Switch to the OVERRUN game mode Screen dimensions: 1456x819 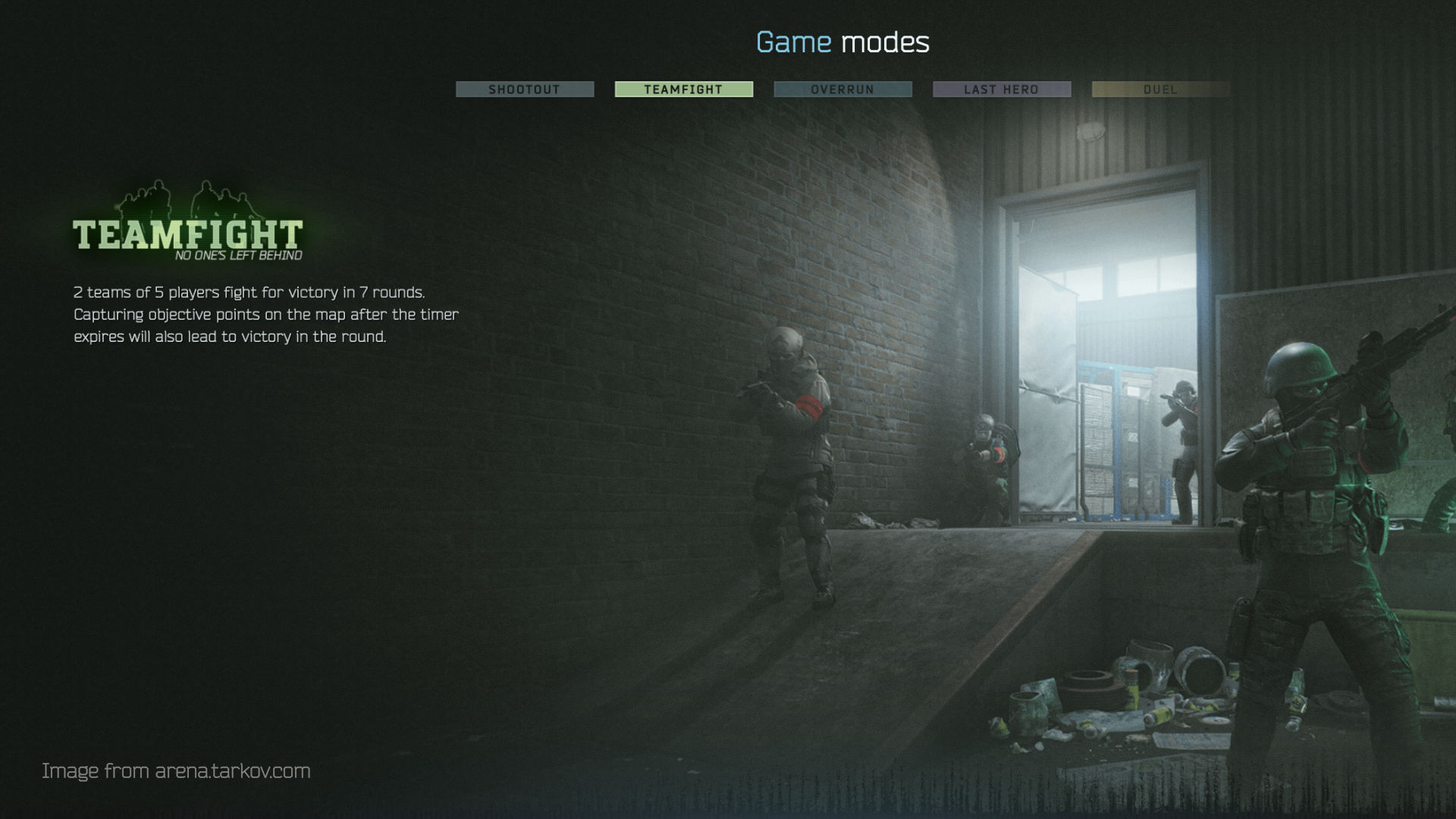(x=843, y=89)
